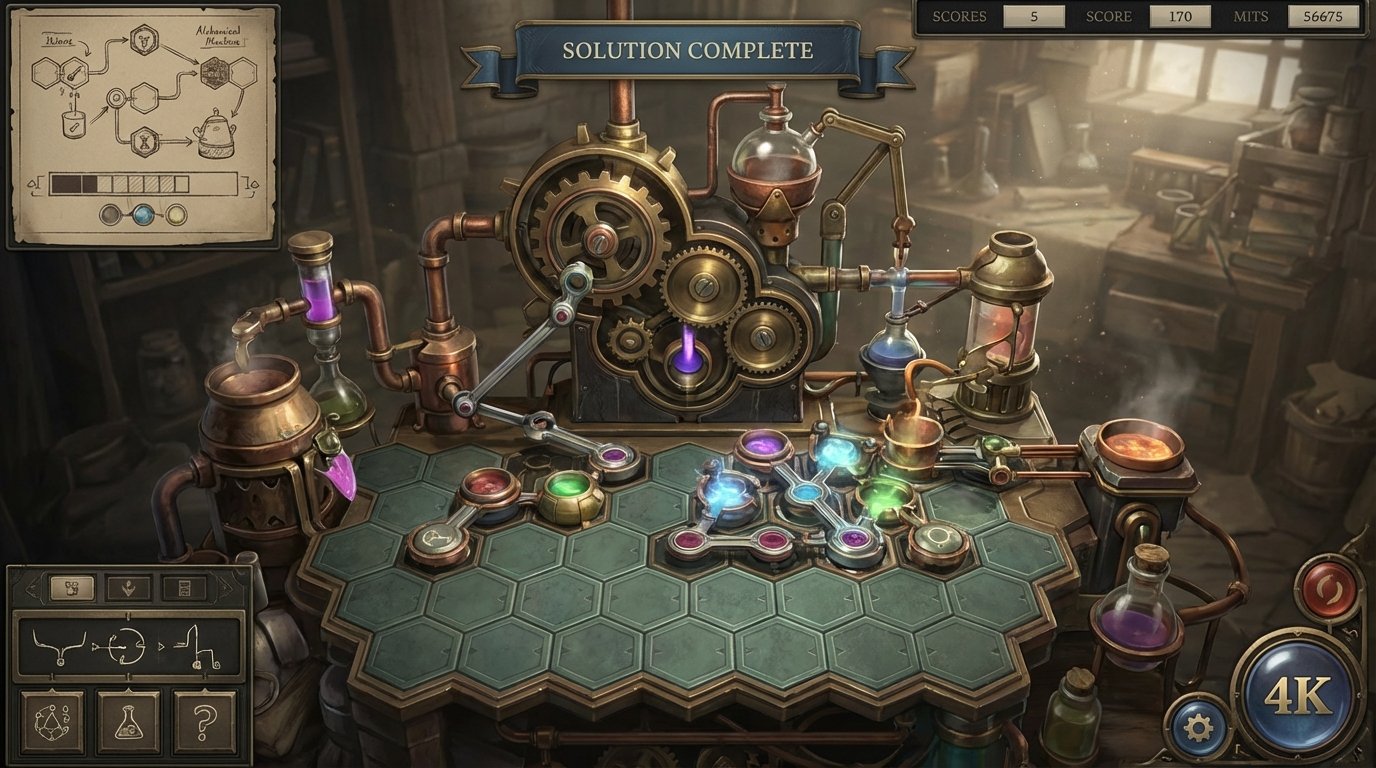1376x768 pixels.
Task: Select the brown orb on the recipe sheet
Action: tap(110, 215)
